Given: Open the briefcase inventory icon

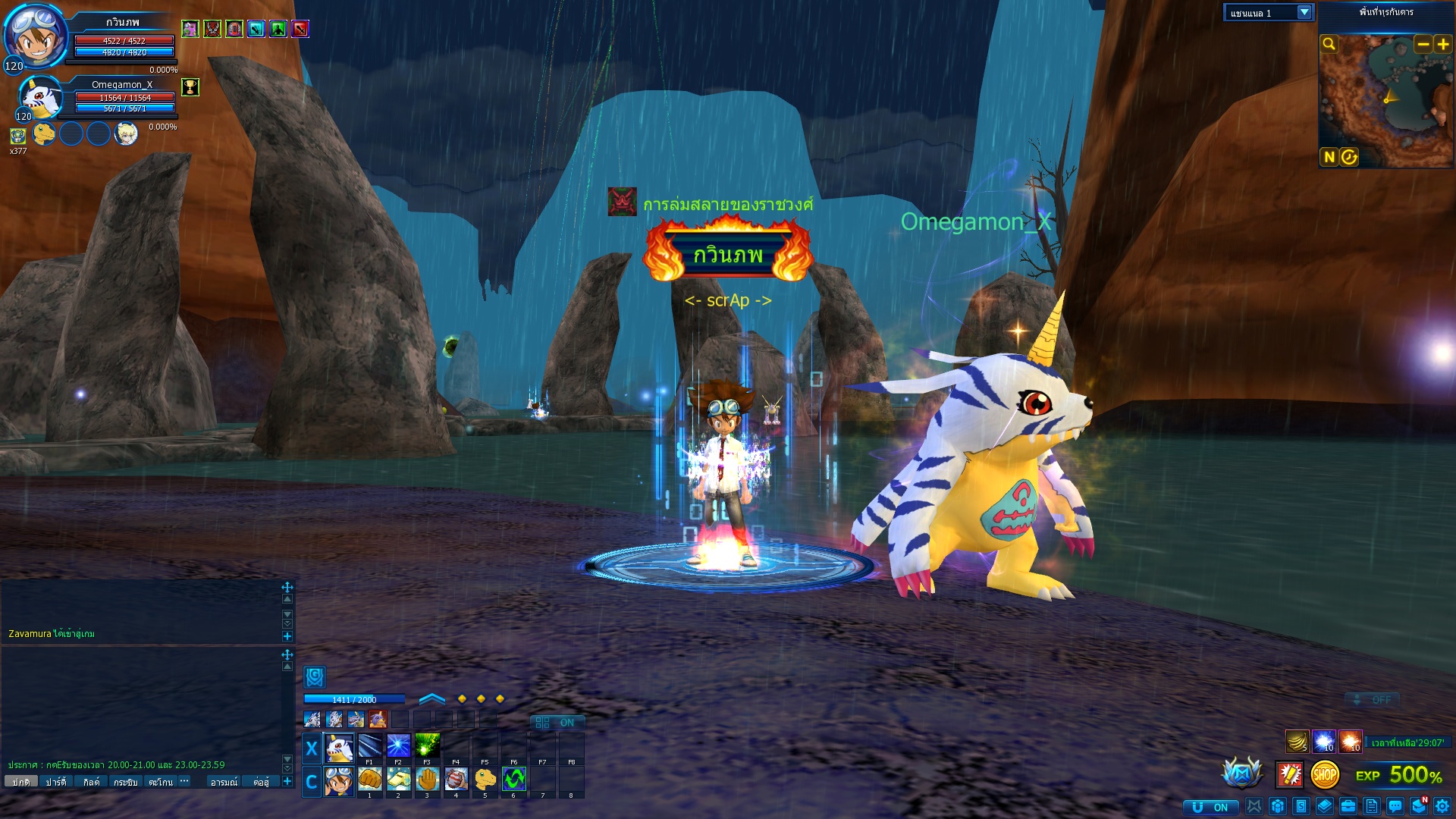Looking at the screenshot, I should coord(1348,806).
